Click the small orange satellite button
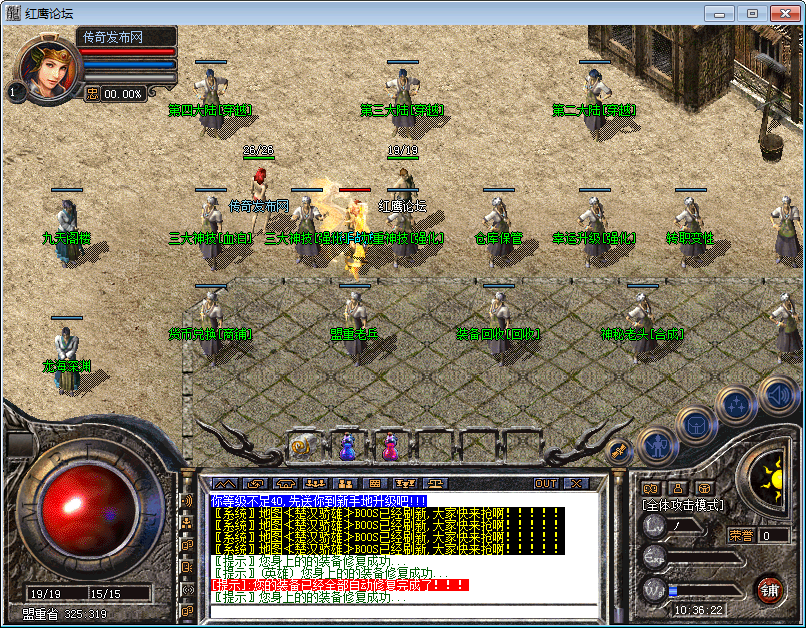806x628 pixels. 619,452
